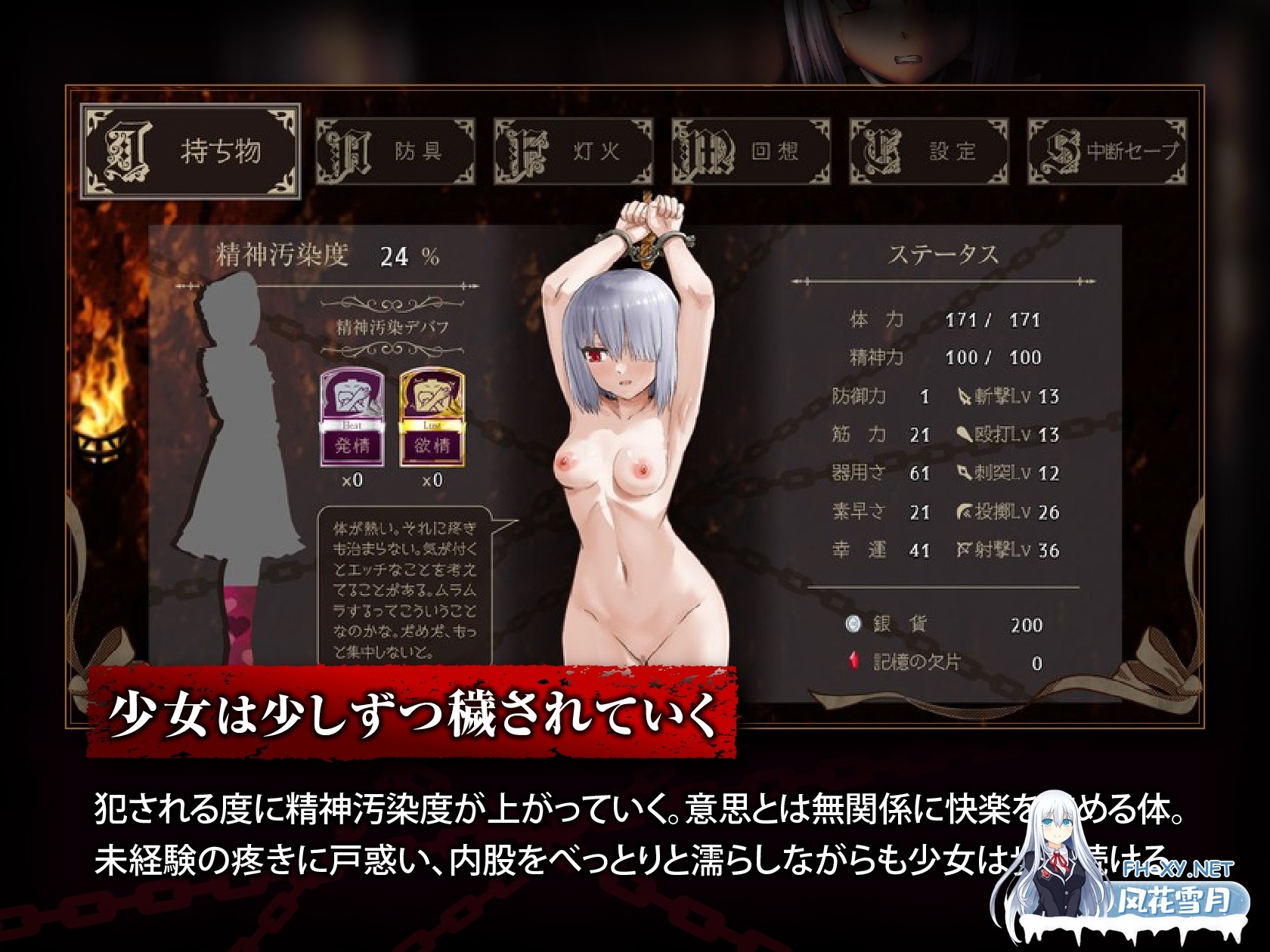Switch to the 灯火 (lantern) tab
This screenshot has height=952, width=1270.
pos(575,149)
